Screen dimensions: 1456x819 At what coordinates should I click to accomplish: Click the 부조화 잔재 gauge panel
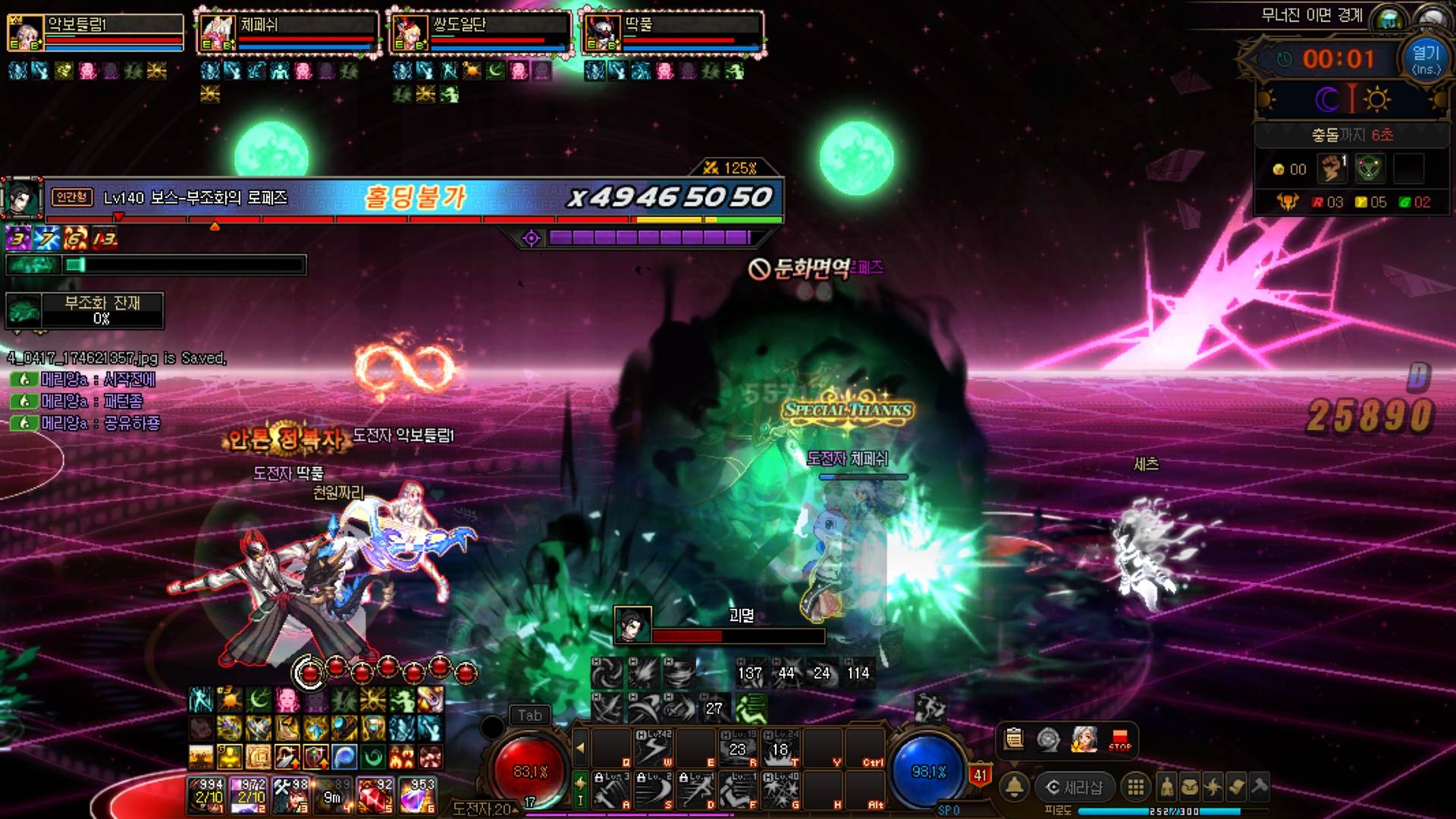point(85,311)
